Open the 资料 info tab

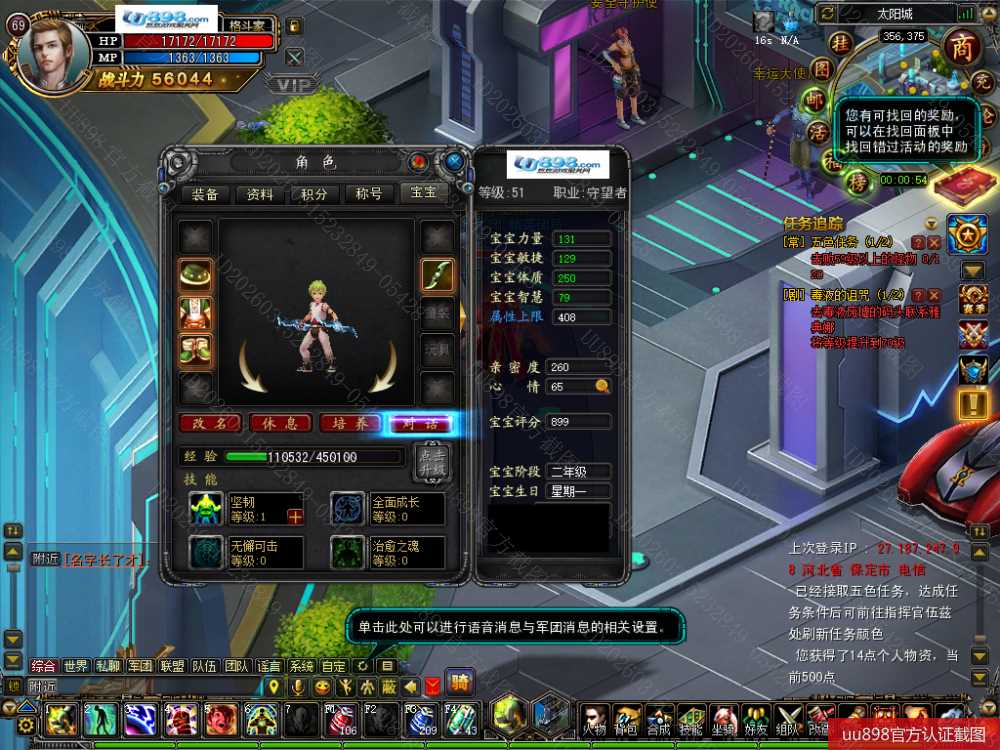tap(260, 194)
